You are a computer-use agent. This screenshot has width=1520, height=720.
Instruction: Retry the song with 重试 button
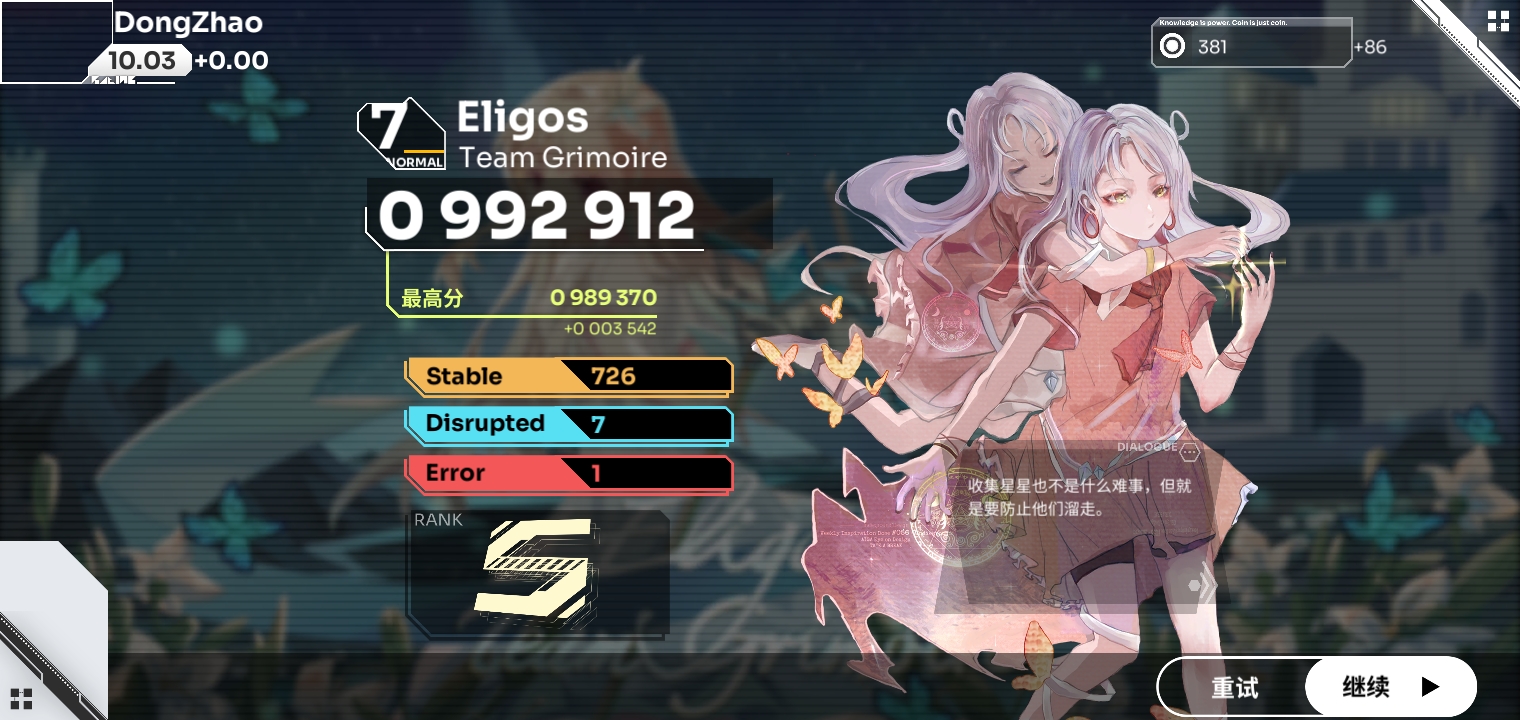(x=1234, y=688)
